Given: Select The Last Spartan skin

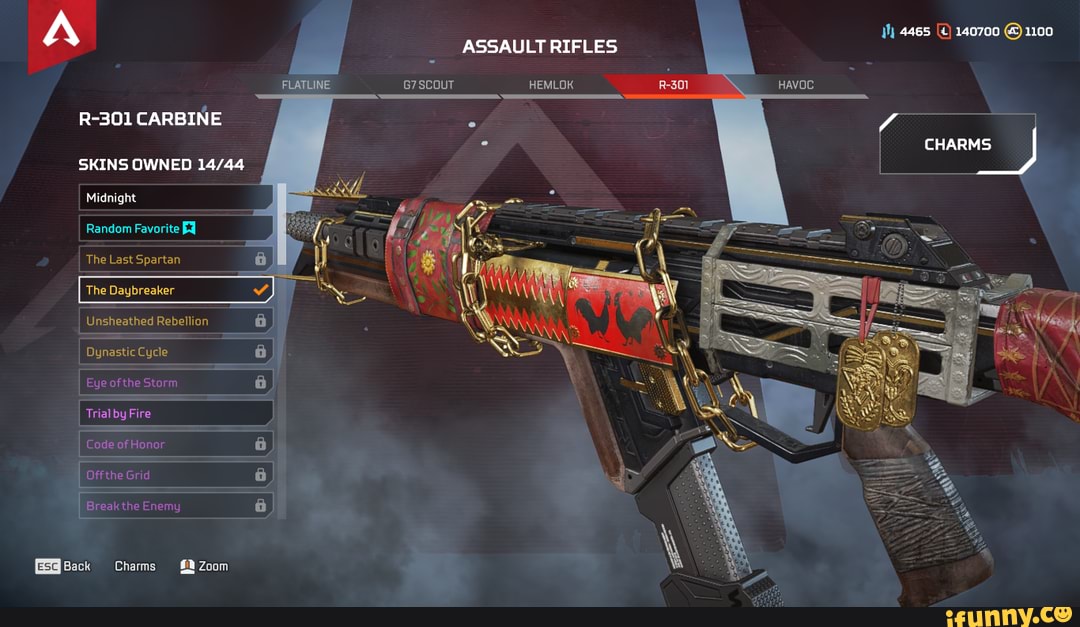Looking at the screenshot, I should point(176,260).
